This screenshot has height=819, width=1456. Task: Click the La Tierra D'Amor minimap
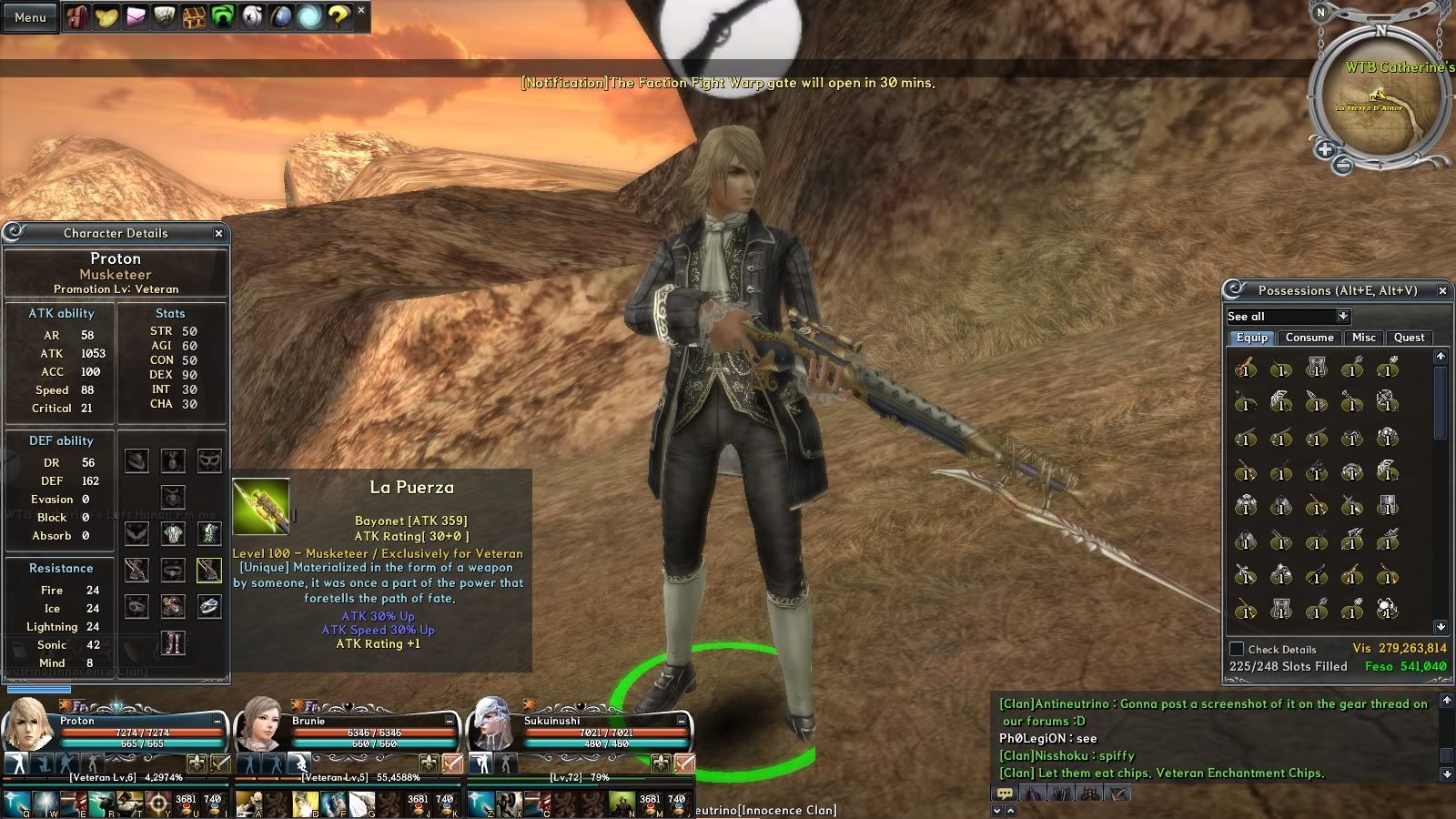pyautogui.click(x=1377, y=100)
